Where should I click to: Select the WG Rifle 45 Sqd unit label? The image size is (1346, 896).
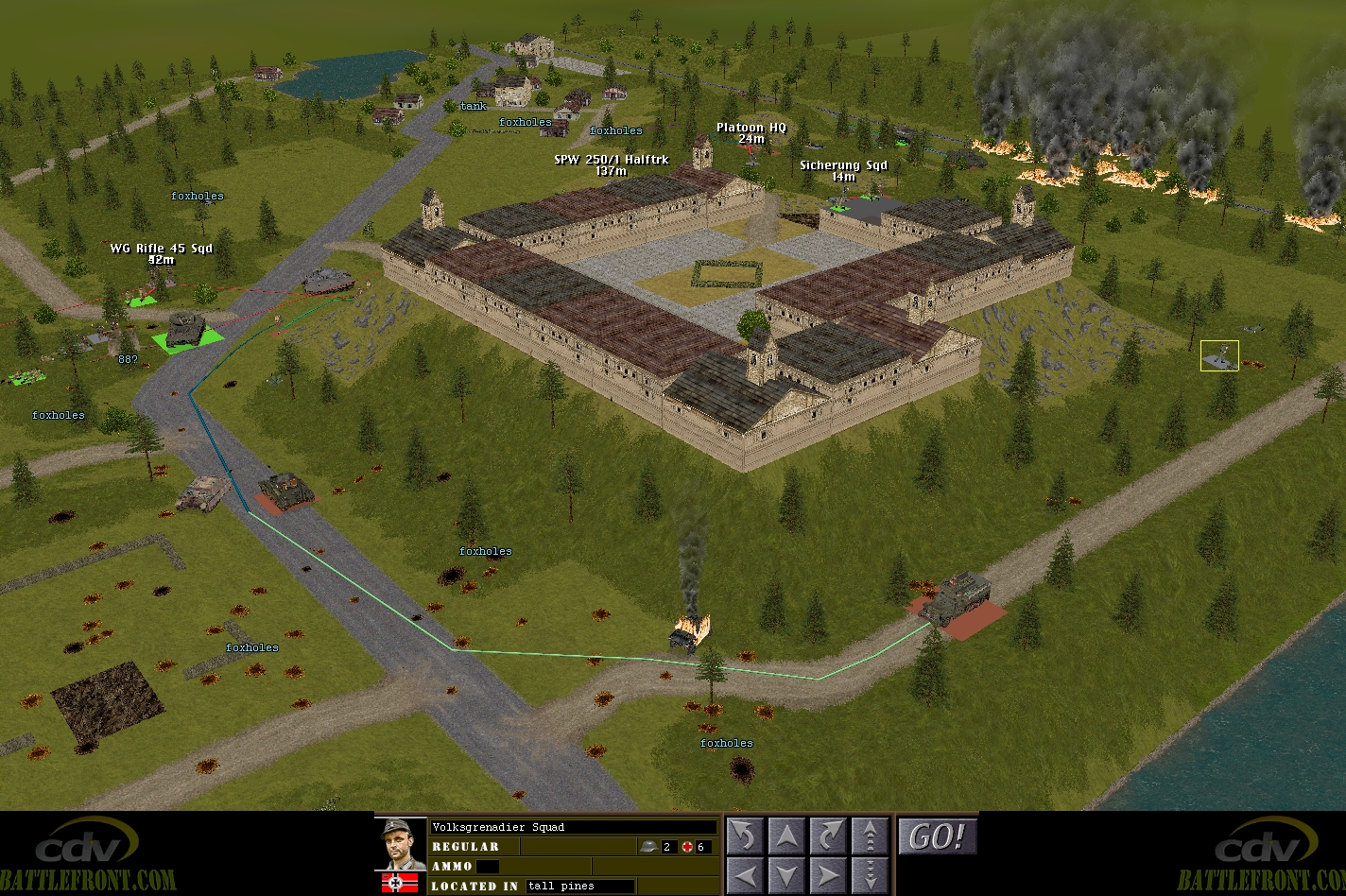(161, 249)
